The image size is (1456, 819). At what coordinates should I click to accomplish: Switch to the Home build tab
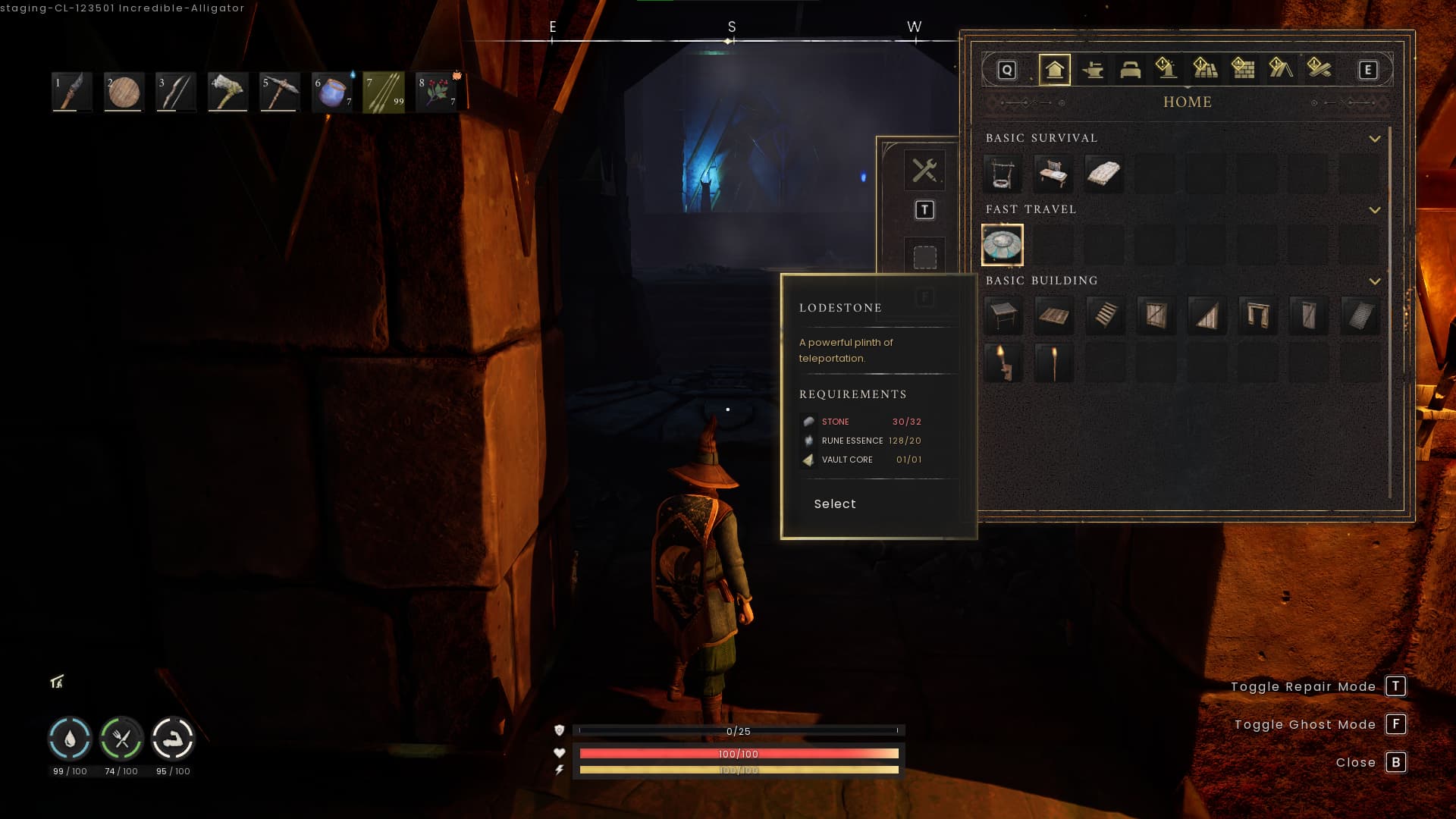[1054, 70]
